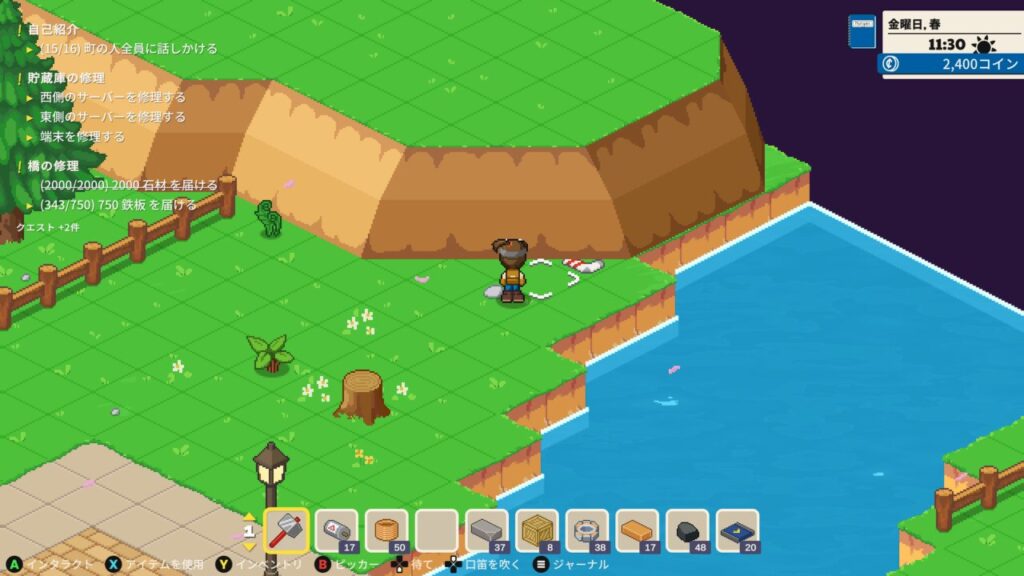The width and height of the screenshot is (1024, 576).
Task: Select the hammer tool hotbar slot
Action: 287,530
